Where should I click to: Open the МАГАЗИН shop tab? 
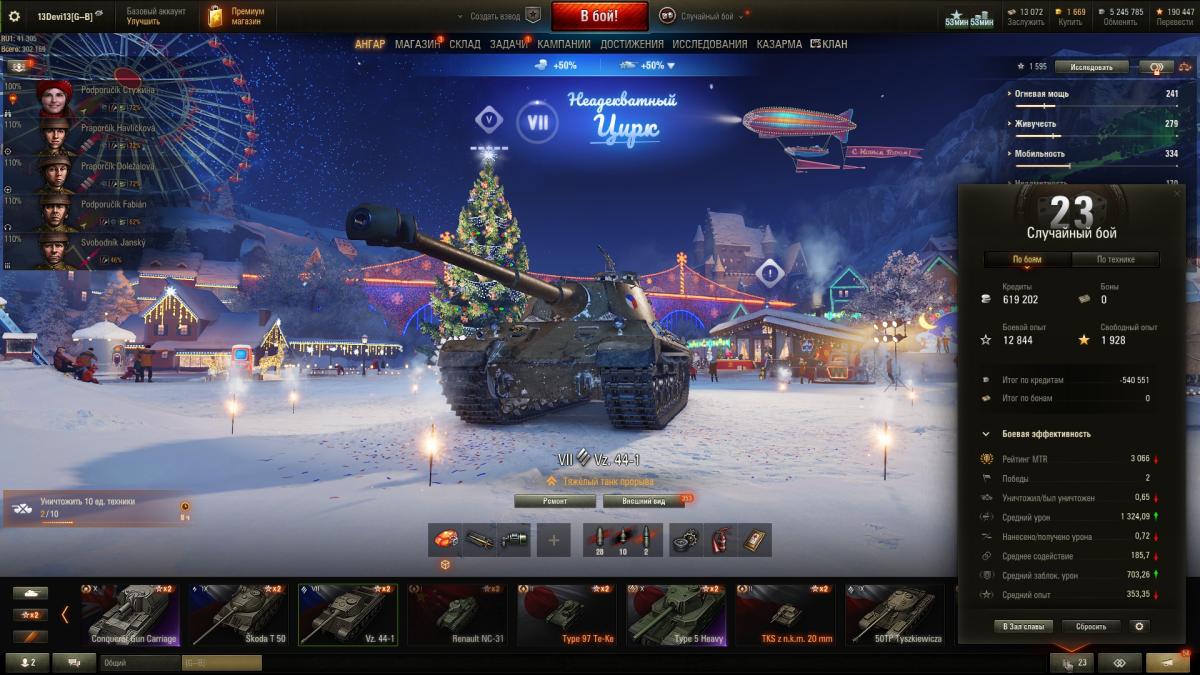417,44
